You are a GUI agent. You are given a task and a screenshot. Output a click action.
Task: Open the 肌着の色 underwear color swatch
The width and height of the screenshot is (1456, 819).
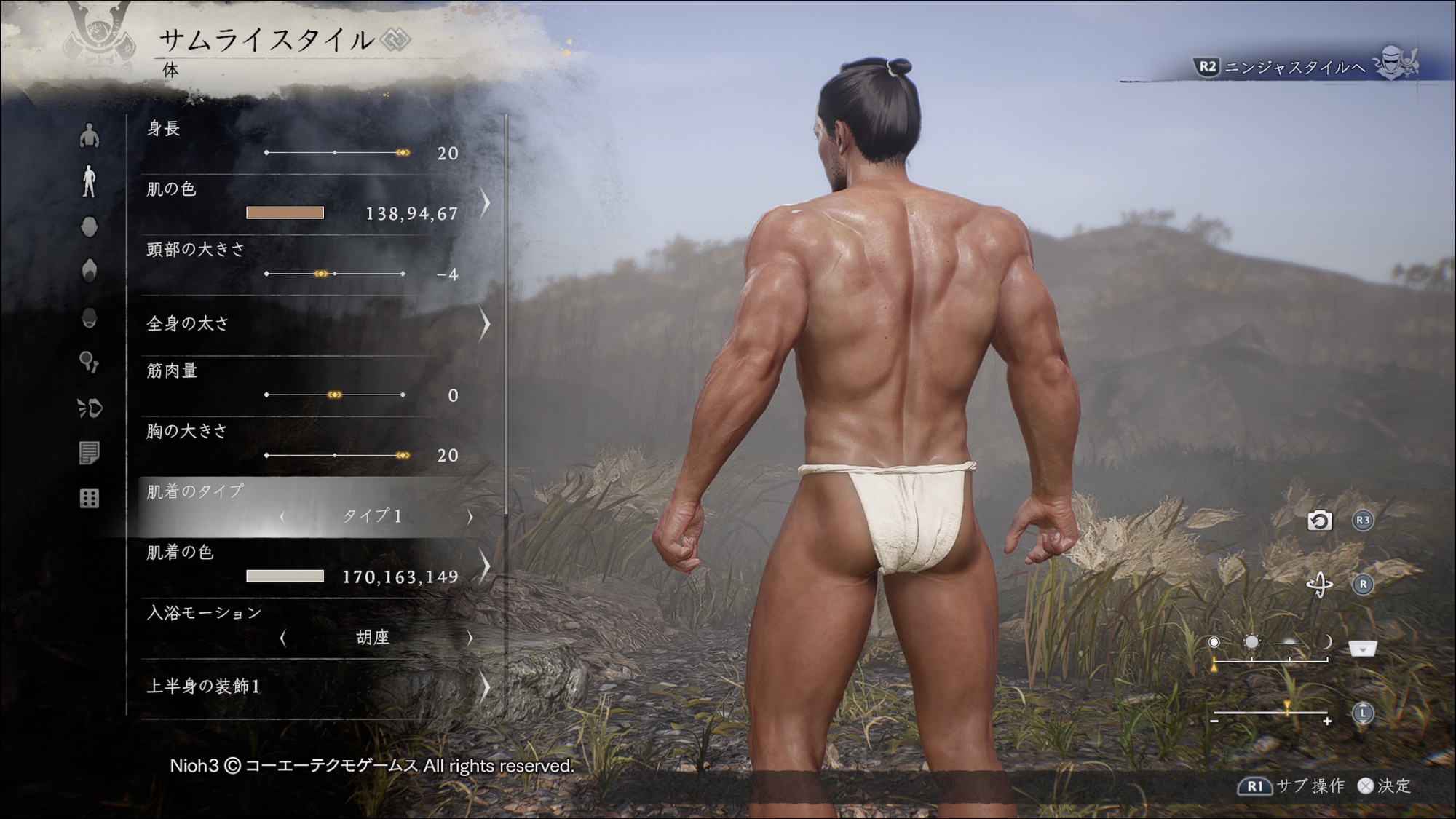pos(285,576)
